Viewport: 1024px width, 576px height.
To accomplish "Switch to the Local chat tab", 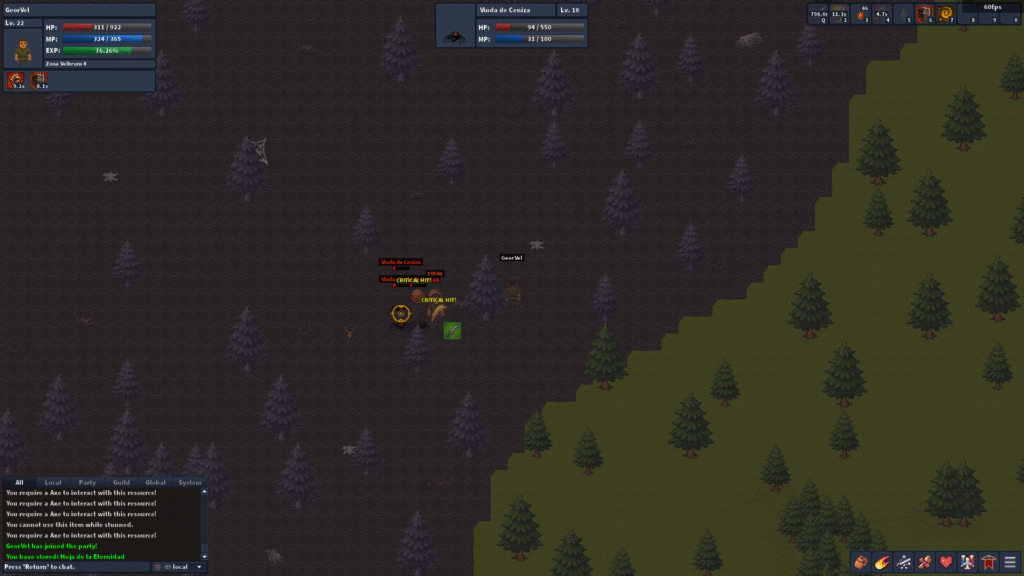I will (x=53, y=482).
